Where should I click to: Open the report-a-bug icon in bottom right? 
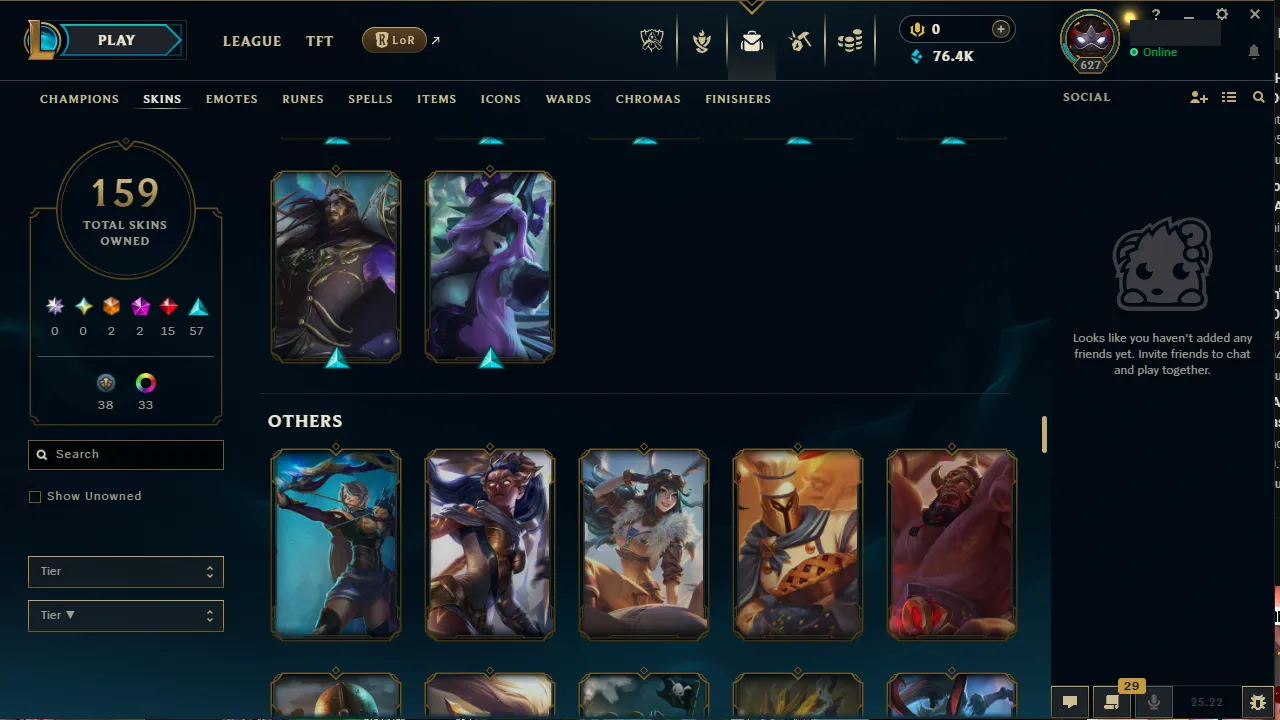click(1257, 702)
